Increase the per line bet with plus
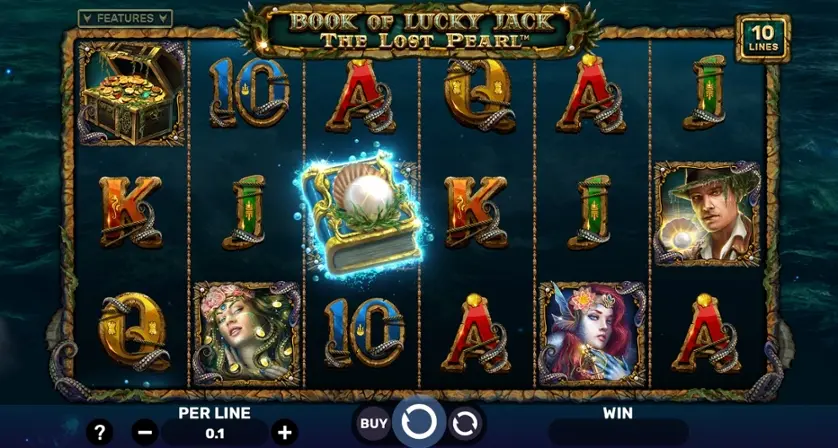The height and width of the screenshot is (448, 838). pyautogui.click(x=284, y=433)
